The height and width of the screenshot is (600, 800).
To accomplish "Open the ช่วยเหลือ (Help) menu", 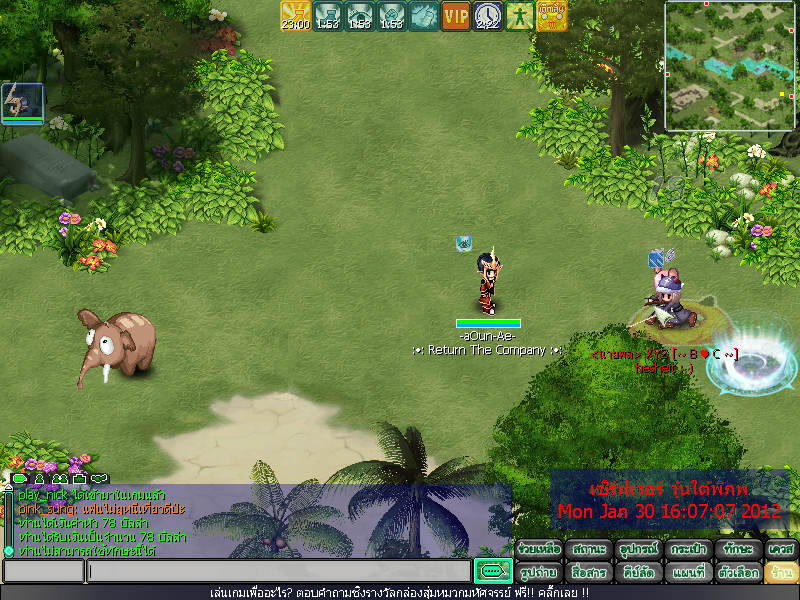I will pyautogui.click(x=540, y=549).
